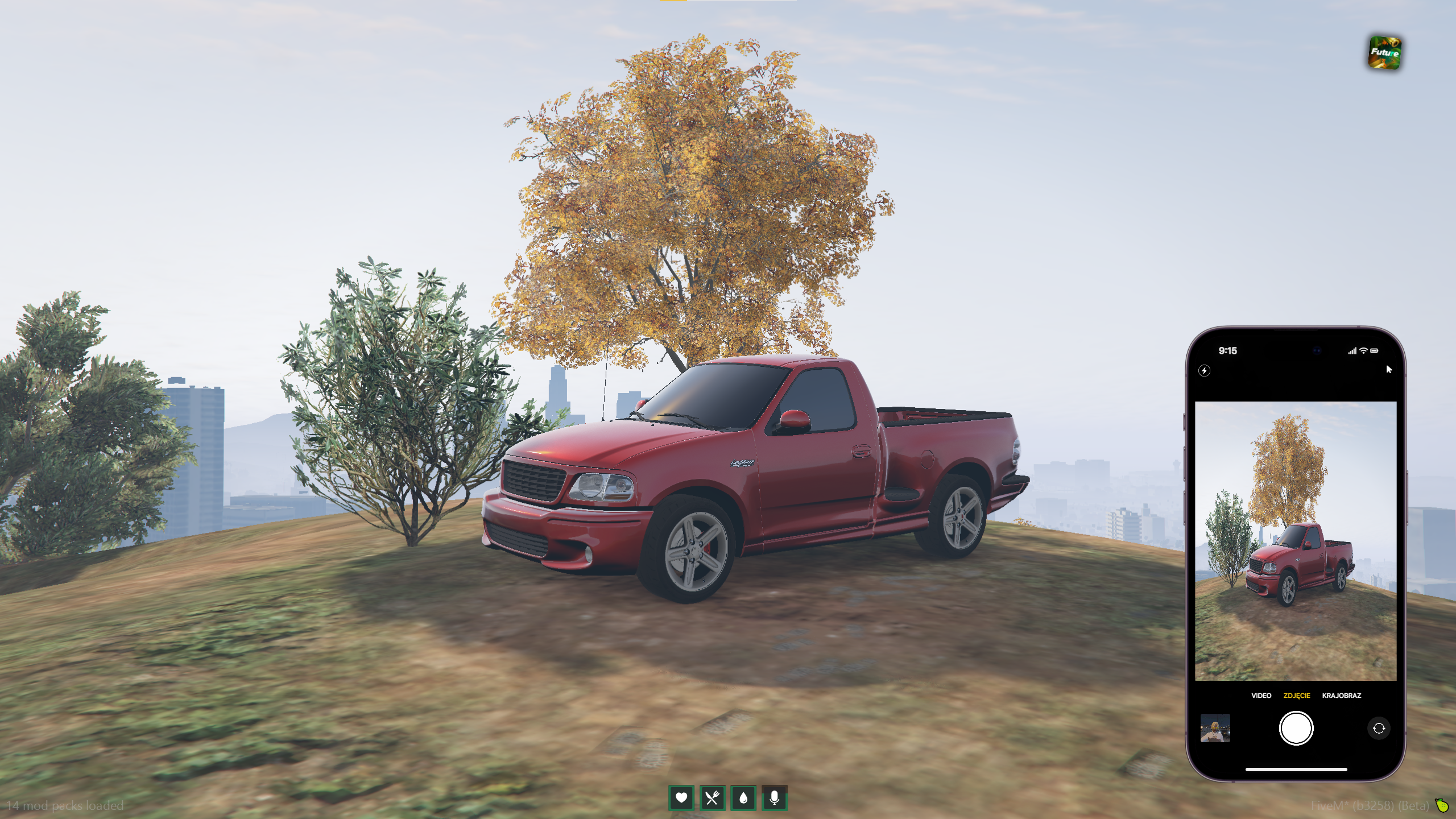Click the phone's home indicator bar
Image resolution: width=1456 pixels, height=819 pixels.
tap(1296, 770)
